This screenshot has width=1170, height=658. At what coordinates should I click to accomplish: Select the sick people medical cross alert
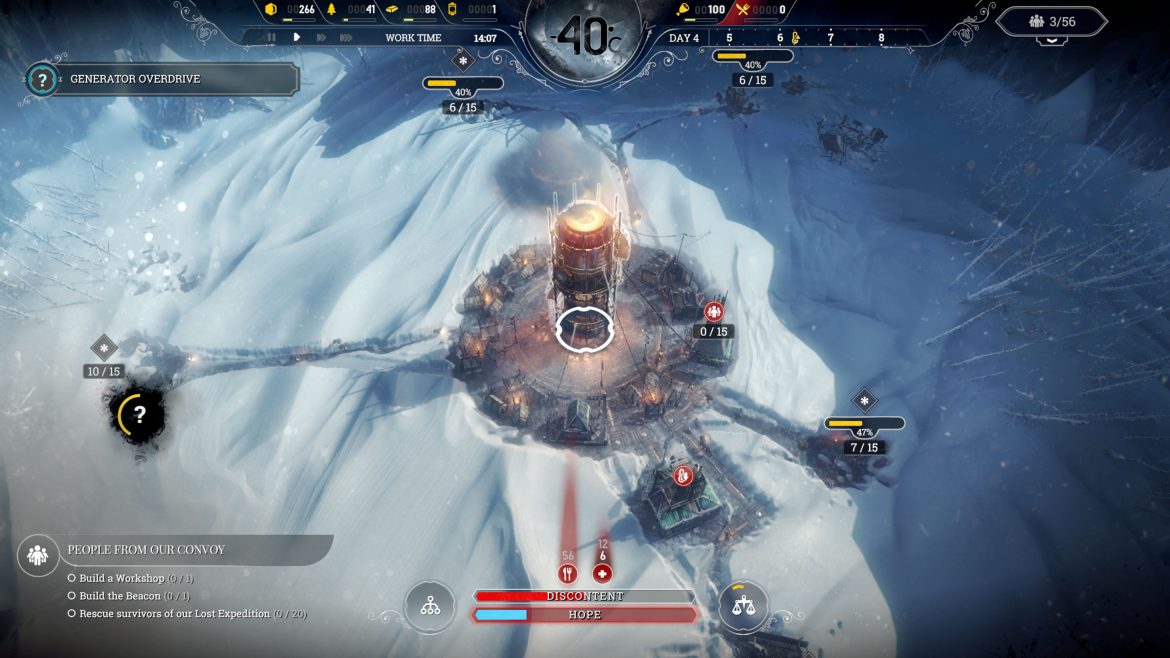[602, 574]
